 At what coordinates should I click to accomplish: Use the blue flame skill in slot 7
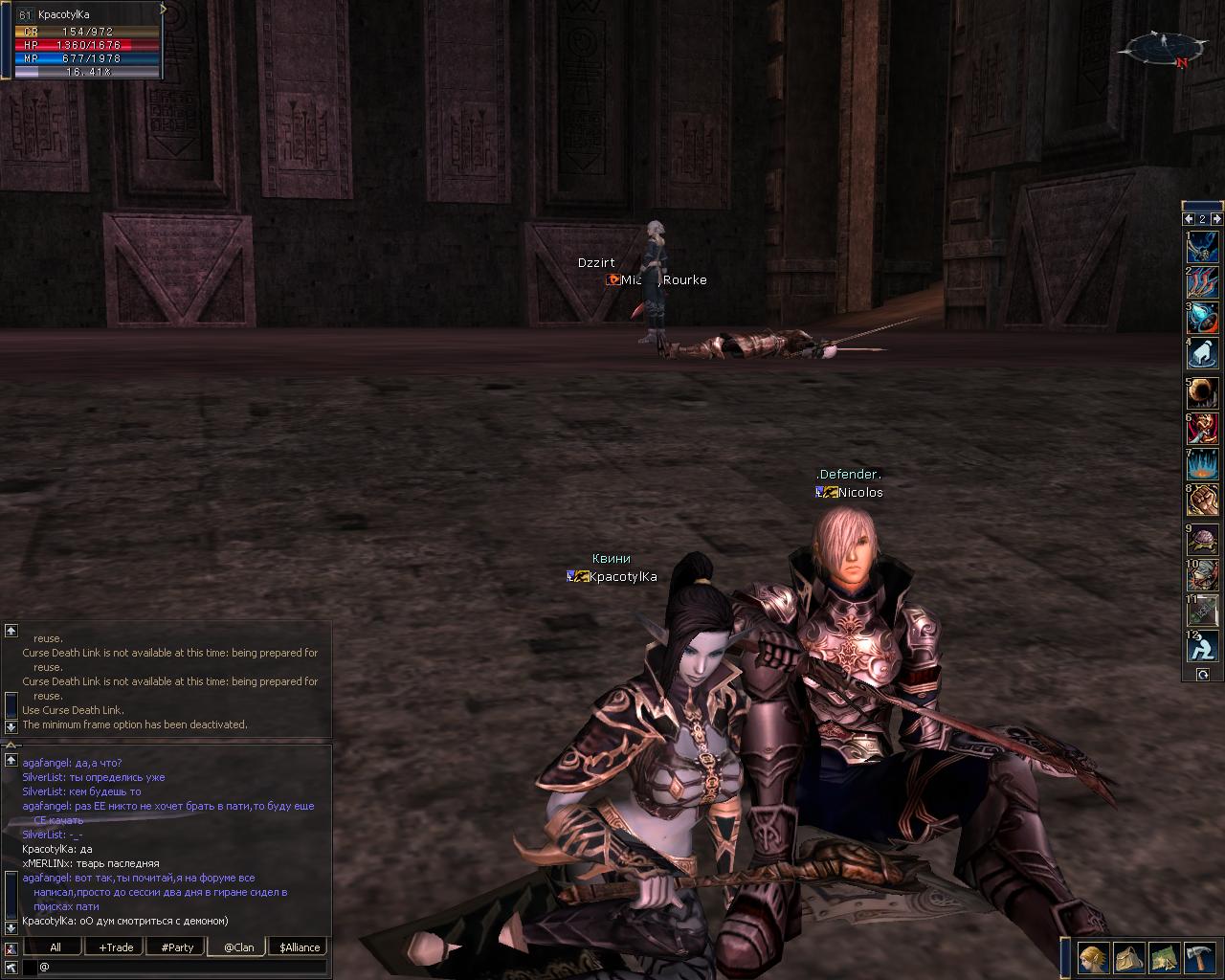point(1203,465)
